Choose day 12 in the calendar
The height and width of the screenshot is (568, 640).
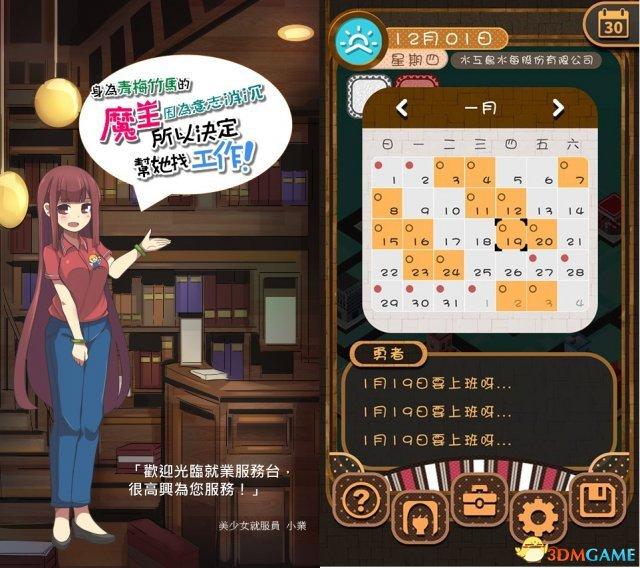(512, 208)
